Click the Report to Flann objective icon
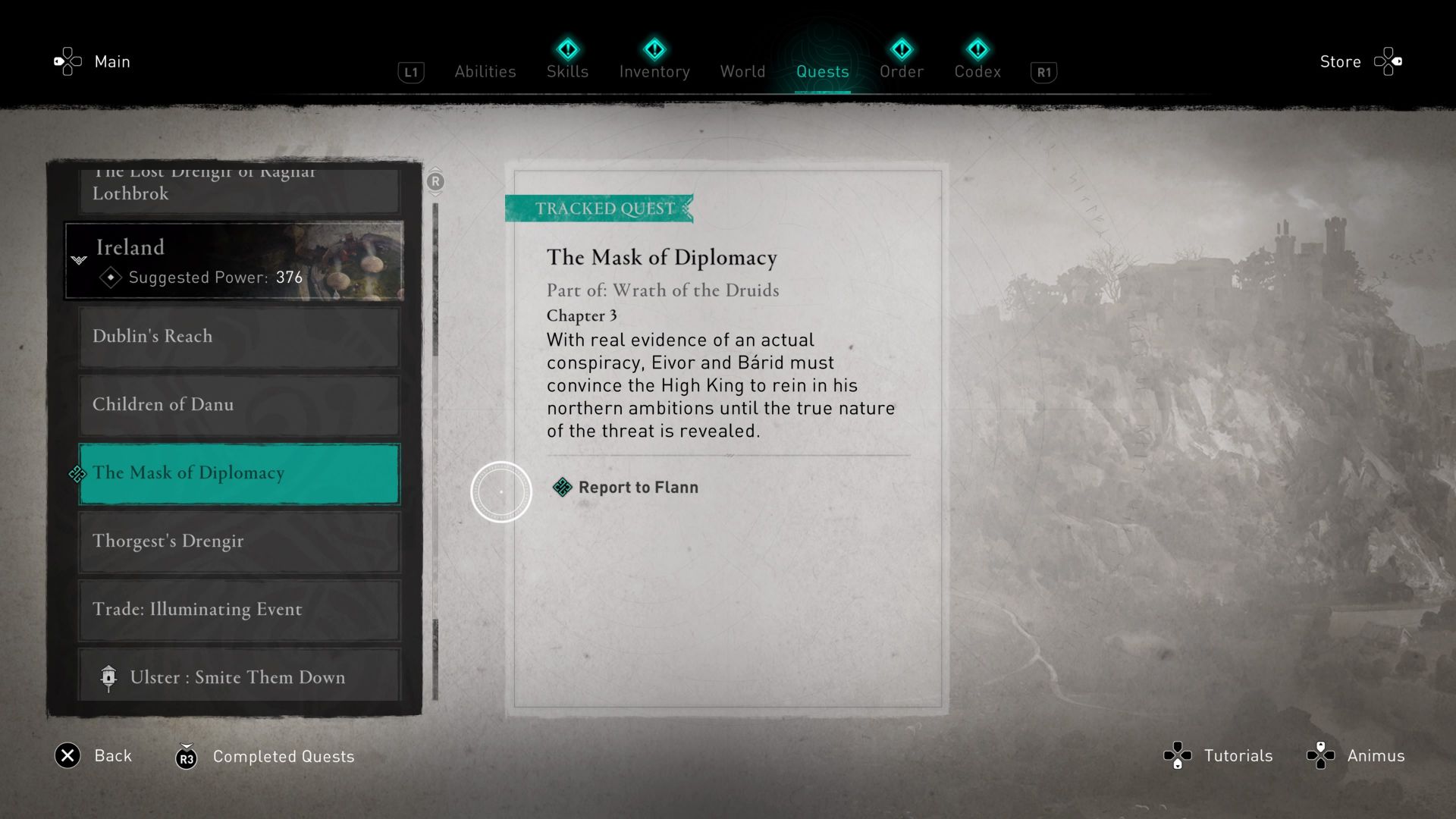This screenshot has width=1456, height=819. pyautogui.click(x=562, y=487)
